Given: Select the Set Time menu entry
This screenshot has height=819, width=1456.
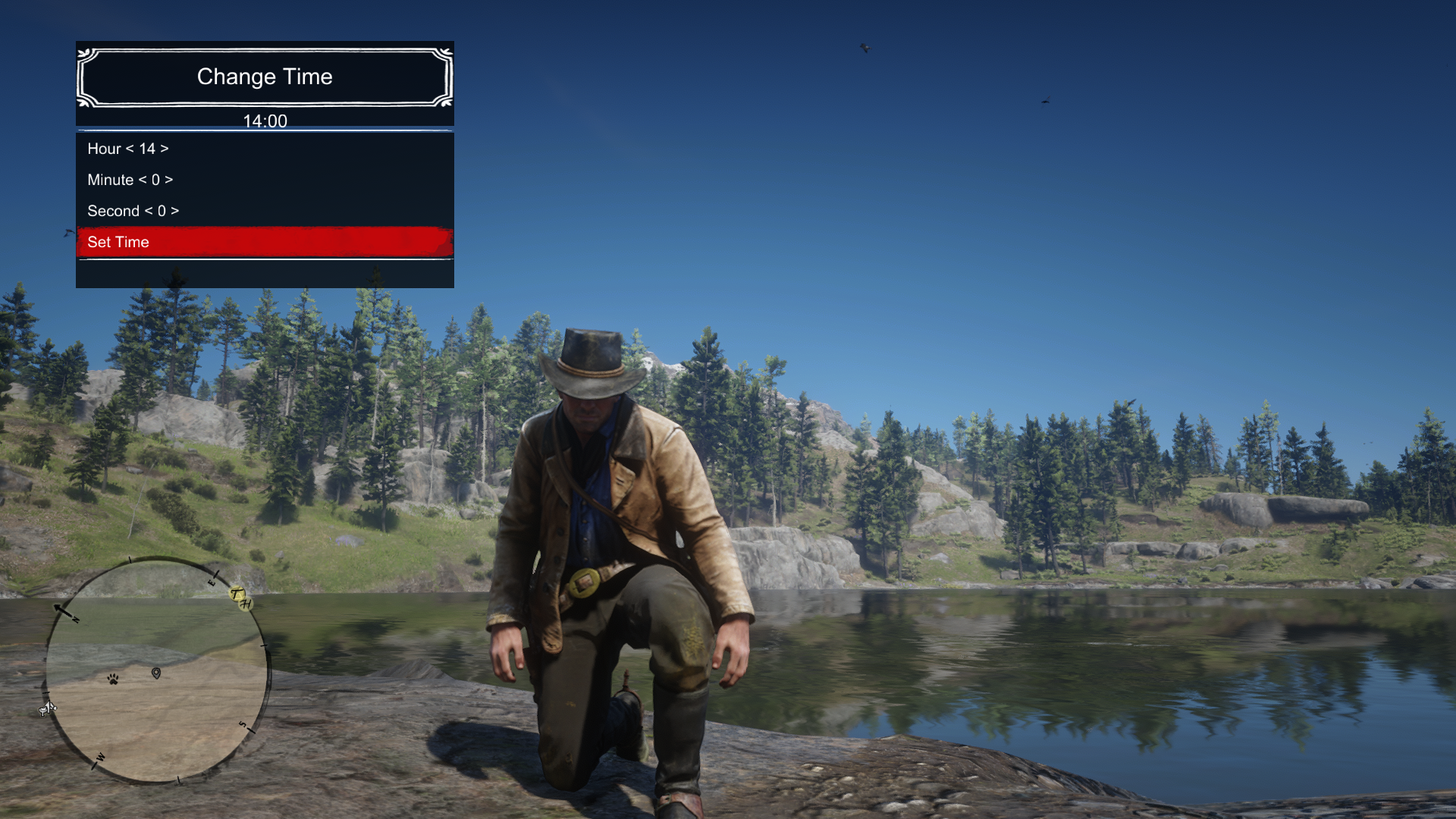Looking at the screenshot, I should point(265,242).
